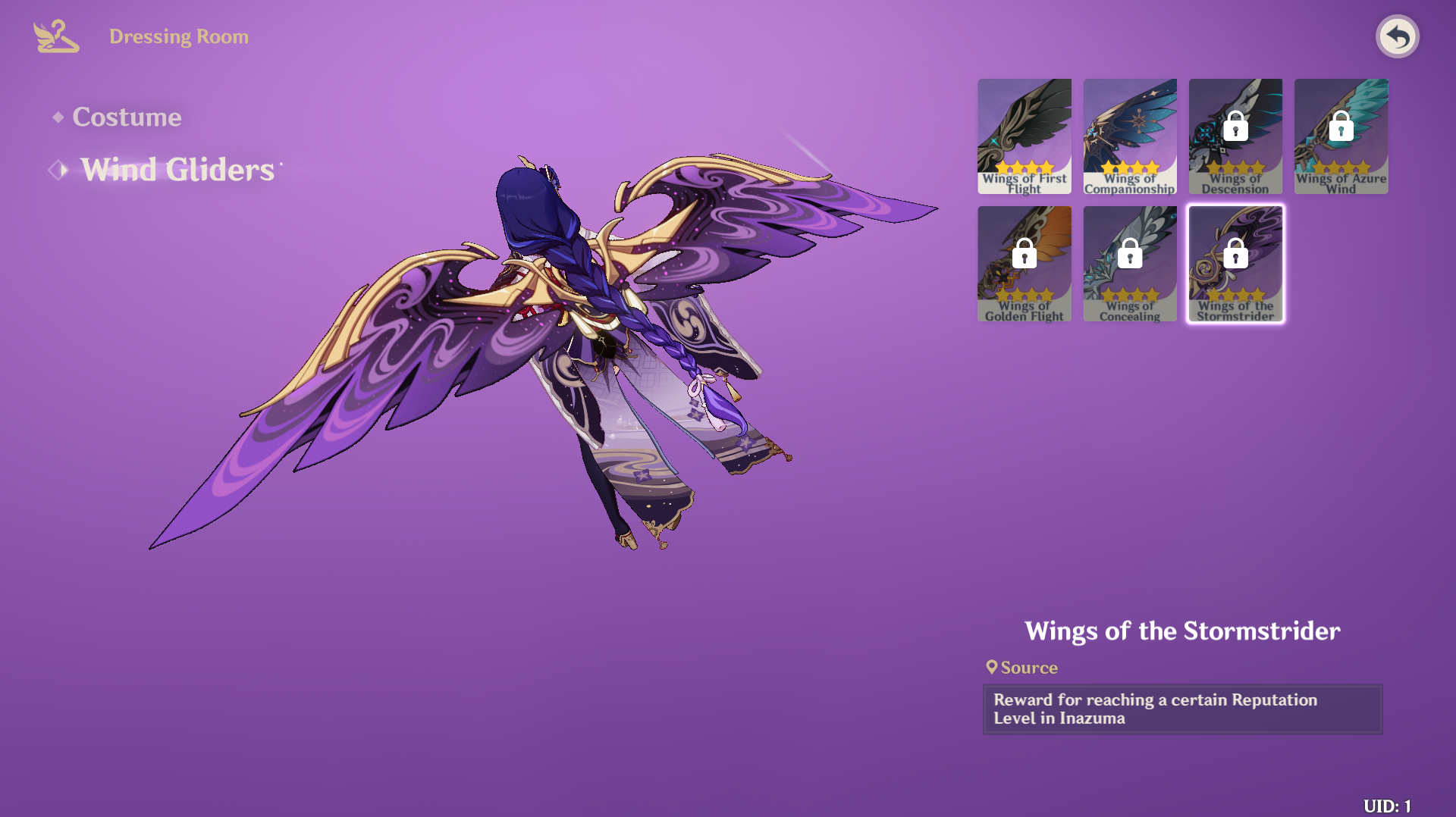
Task: Open the glider Source description box
Action: coord(1181,709)
